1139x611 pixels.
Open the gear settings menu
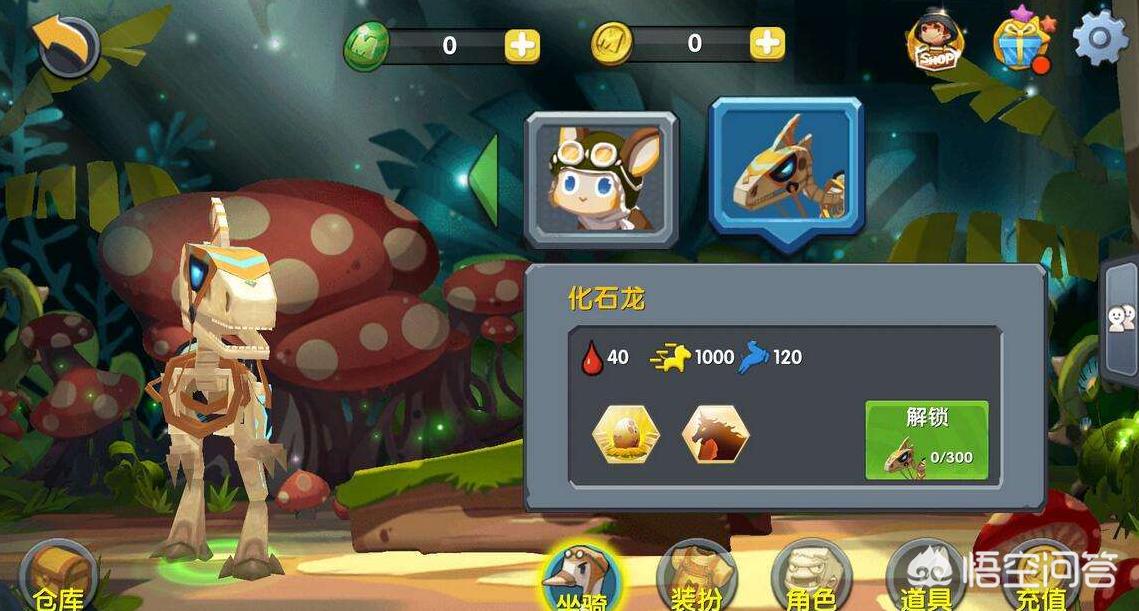pyautogui.click(x=1100, y=39)
